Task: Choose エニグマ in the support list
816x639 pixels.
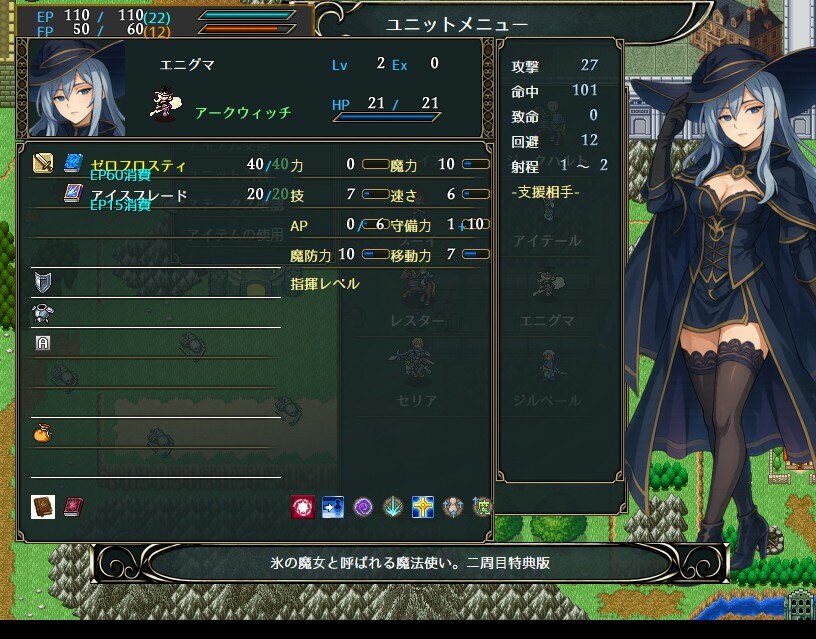Action: pyautogui.click(x=547, y=320)
